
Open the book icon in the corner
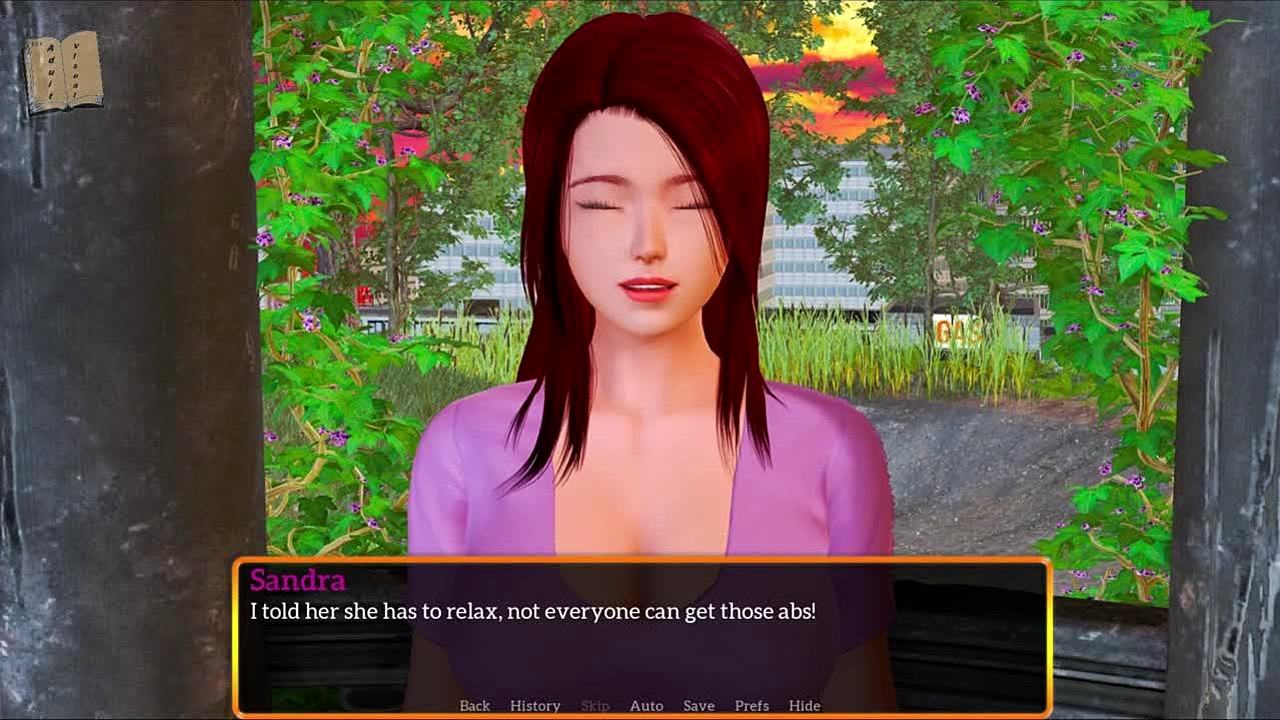(x=63, y=72)
